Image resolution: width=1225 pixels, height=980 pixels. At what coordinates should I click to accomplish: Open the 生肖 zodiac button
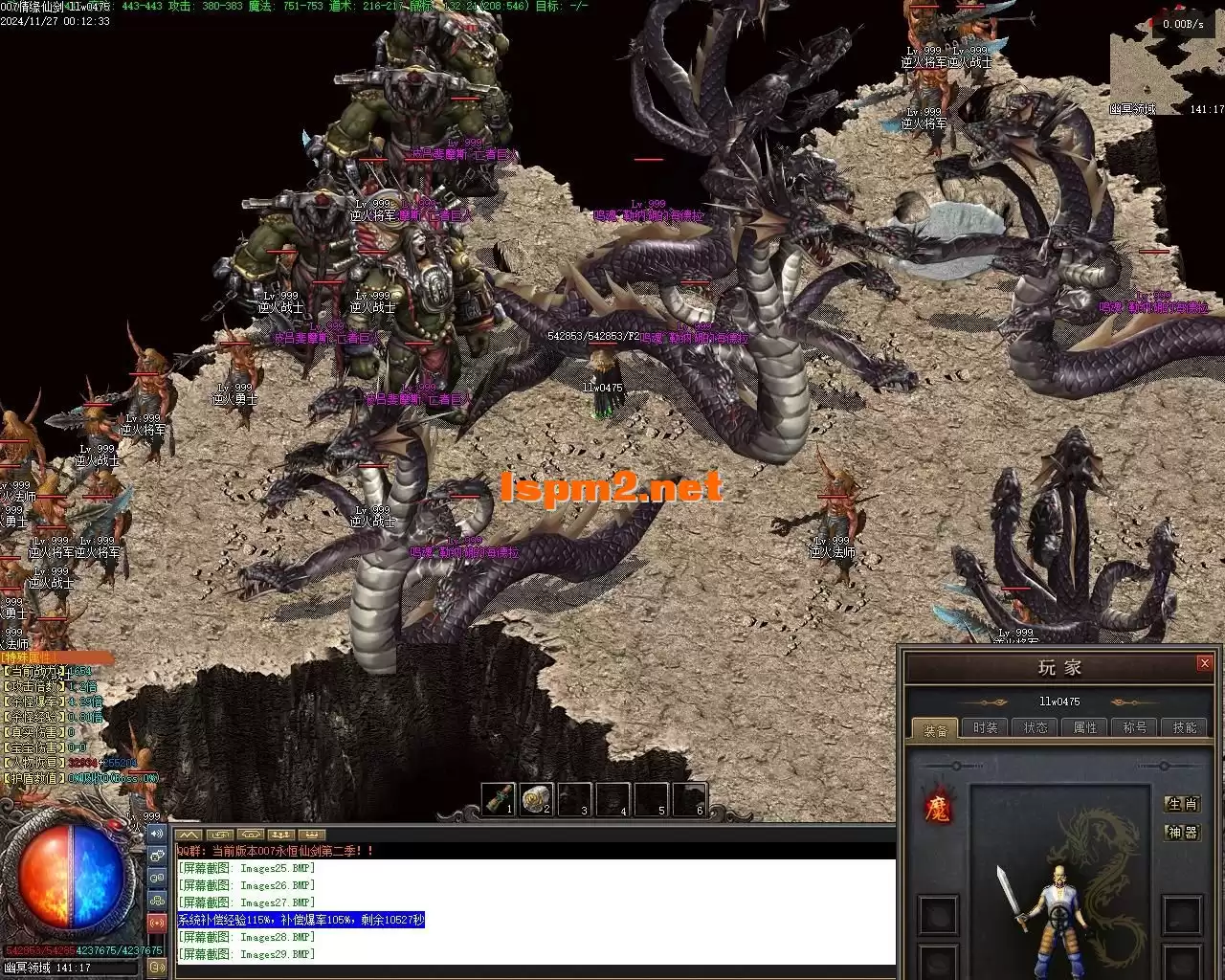click(1182, 804)
